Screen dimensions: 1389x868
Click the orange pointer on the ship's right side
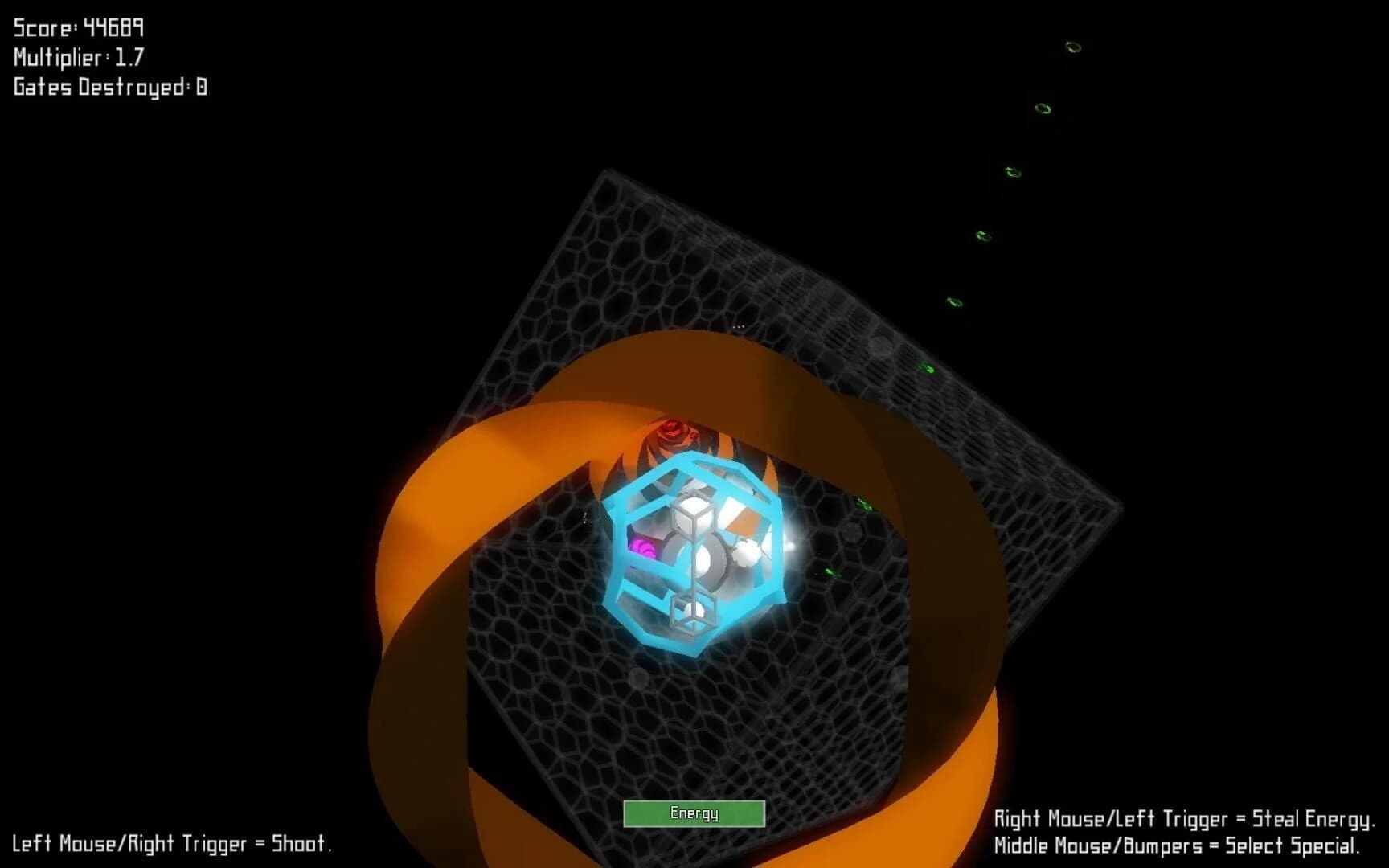point(745,527)
